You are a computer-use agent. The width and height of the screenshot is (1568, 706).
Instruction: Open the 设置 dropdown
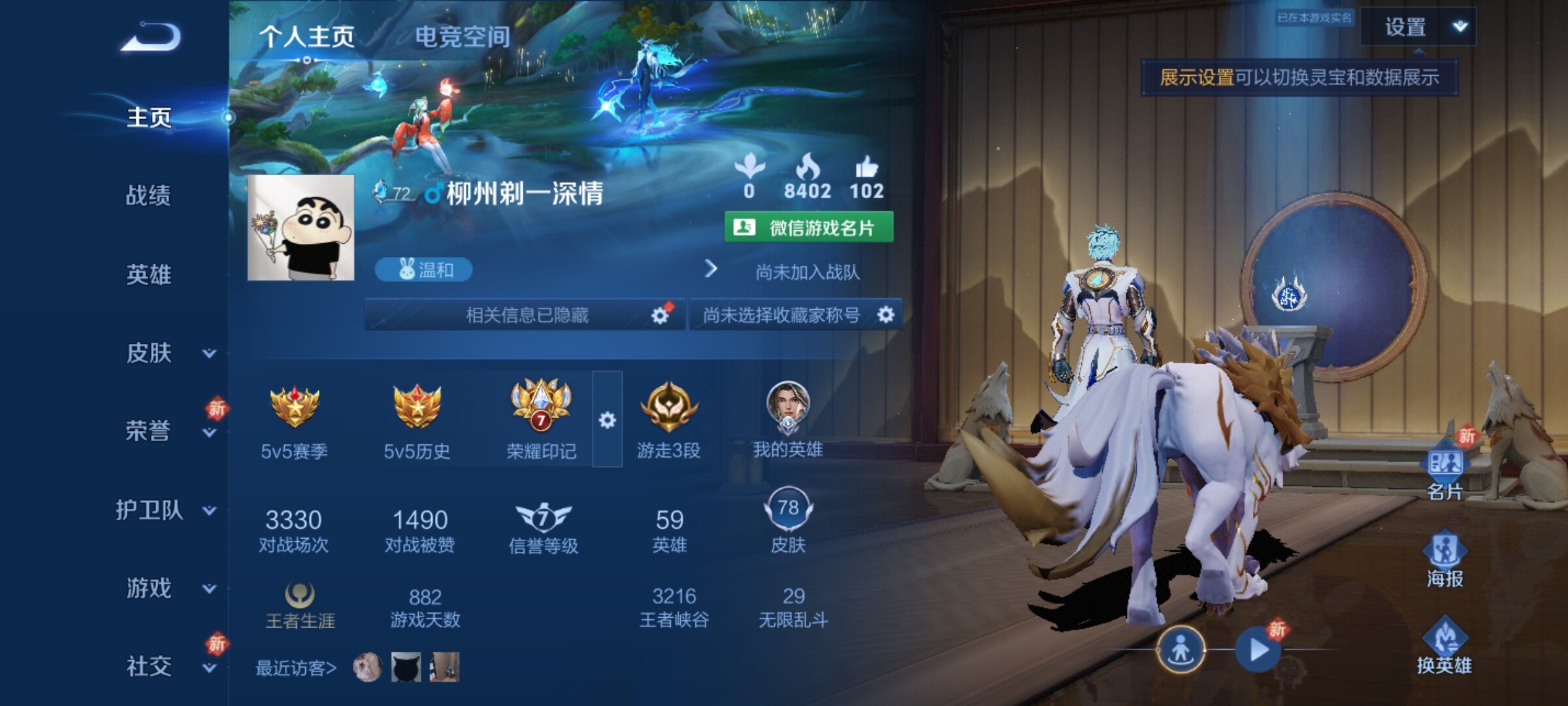pos(1418,27)
